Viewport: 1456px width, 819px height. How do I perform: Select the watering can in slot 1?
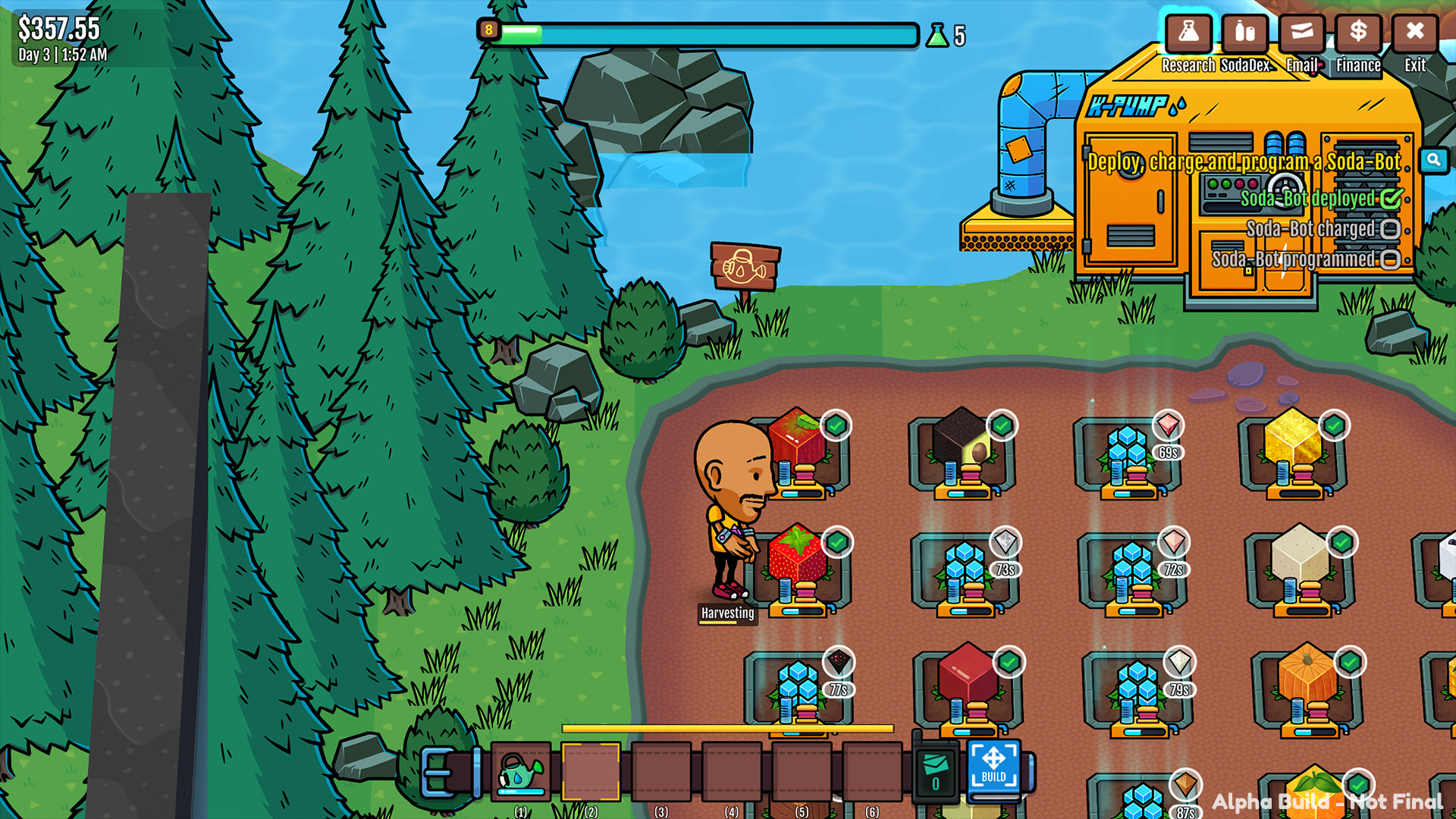[x=520, y=769]
